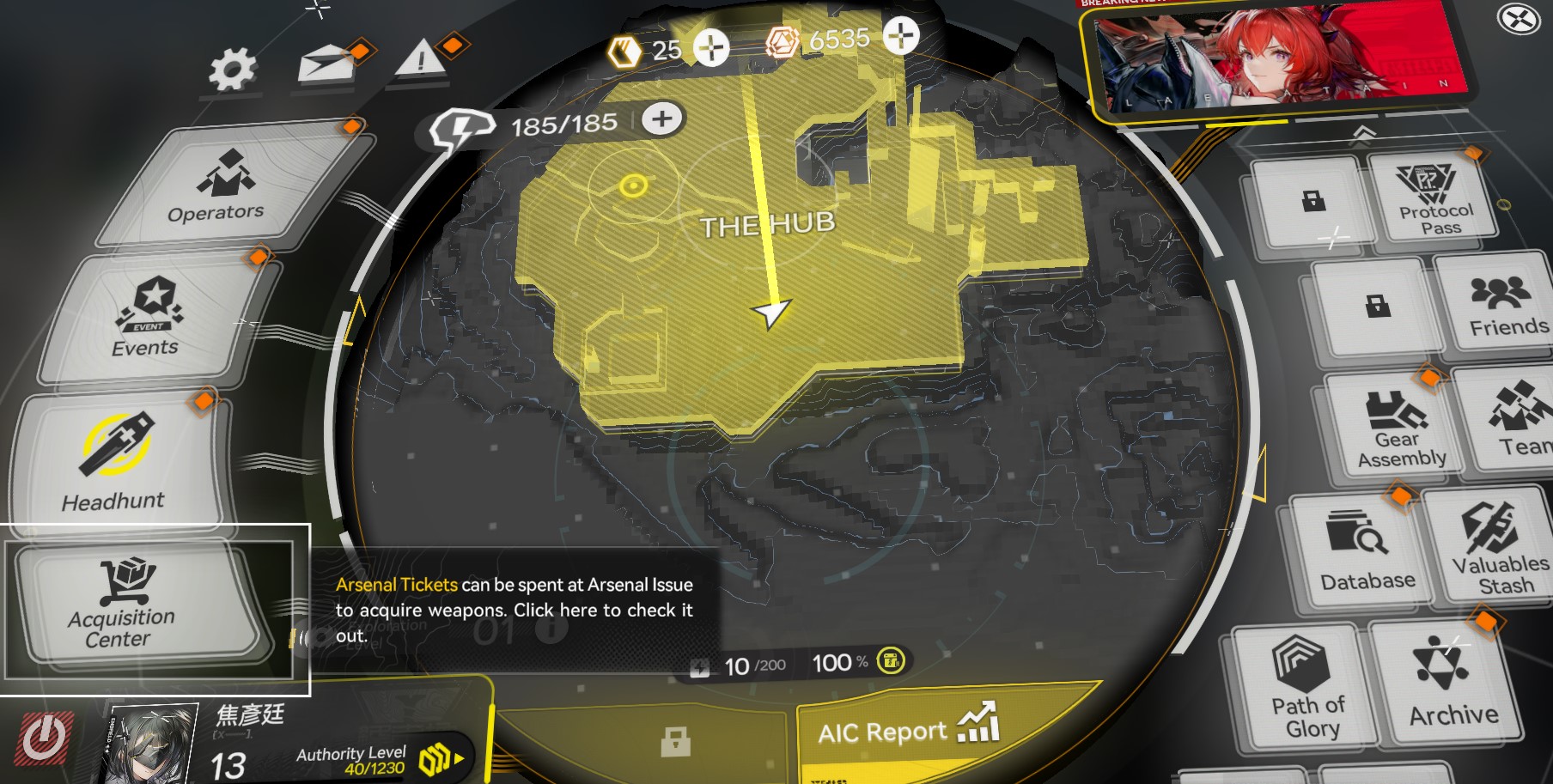Show the Friends list

point(1501,306)
